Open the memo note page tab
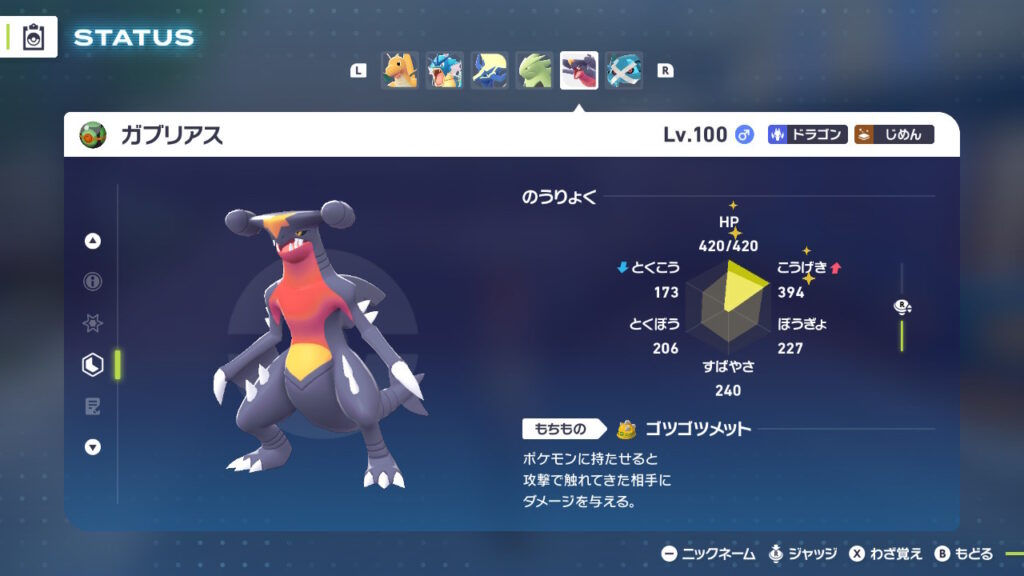The height and width of the screenshot is (576, 1024). [x=93, y=406]
